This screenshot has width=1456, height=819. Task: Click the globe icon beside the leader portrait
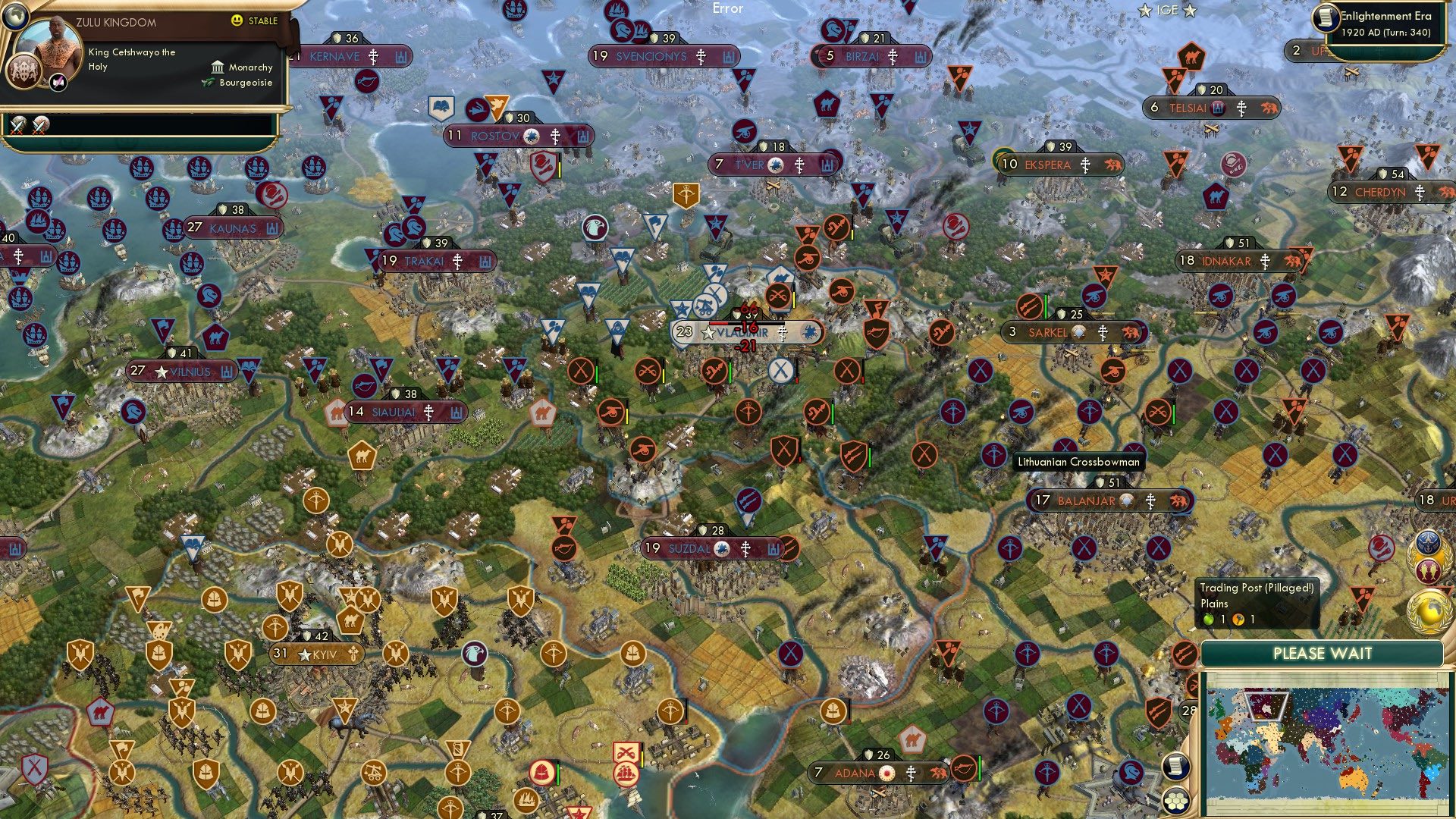point(15,17)
